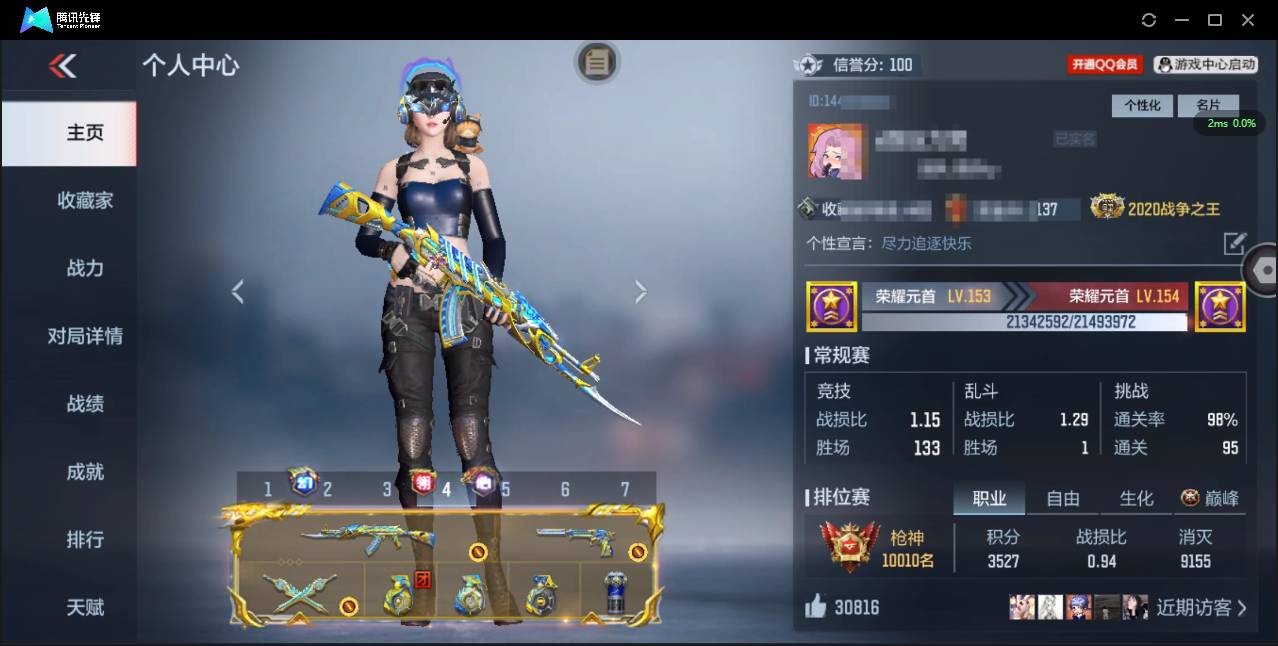Go back with the red double-arrow button
1278x646 pixels.
click(x=62, y=66)
